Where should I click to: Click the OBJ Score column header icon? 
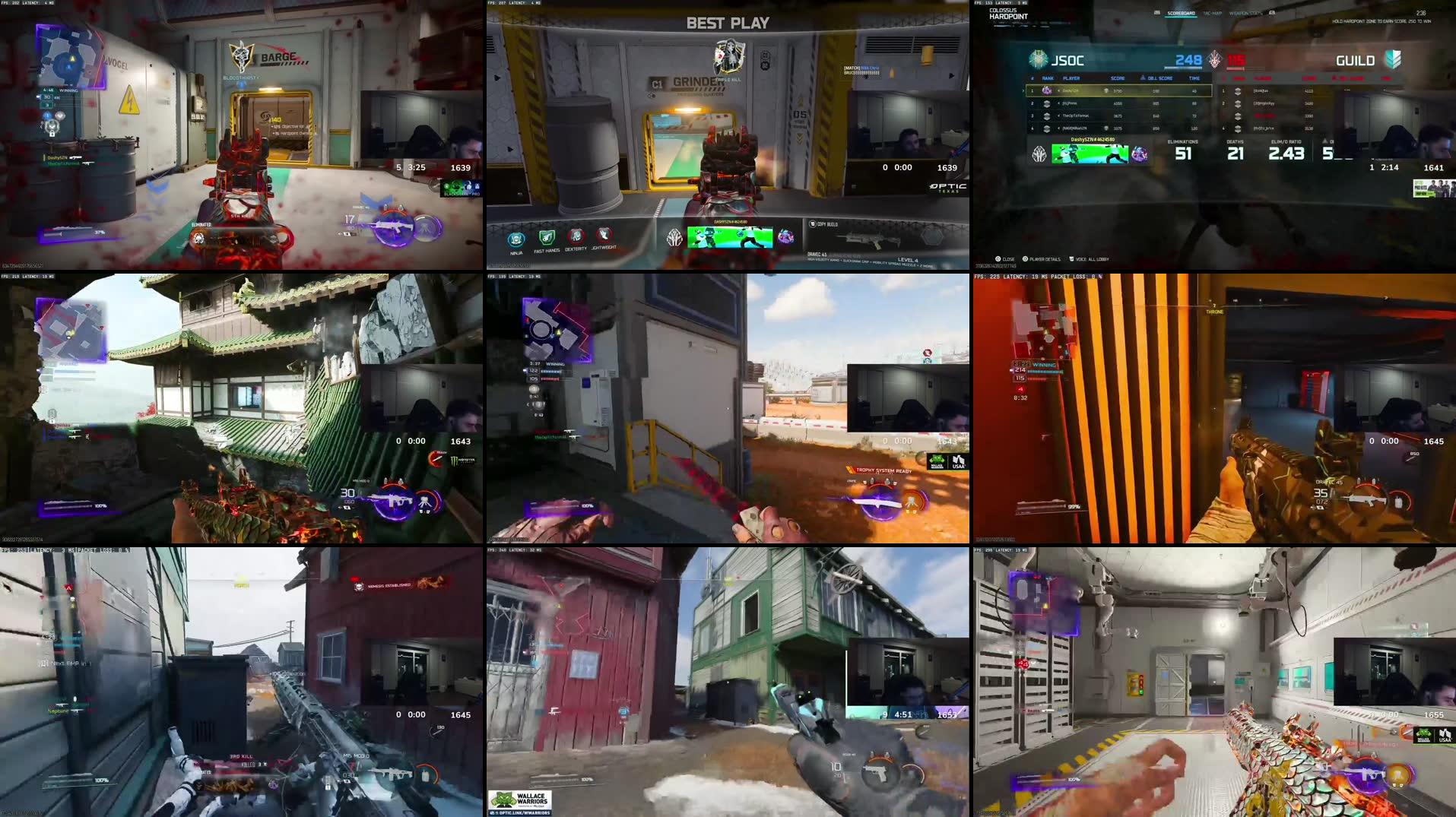point(1142,78)
